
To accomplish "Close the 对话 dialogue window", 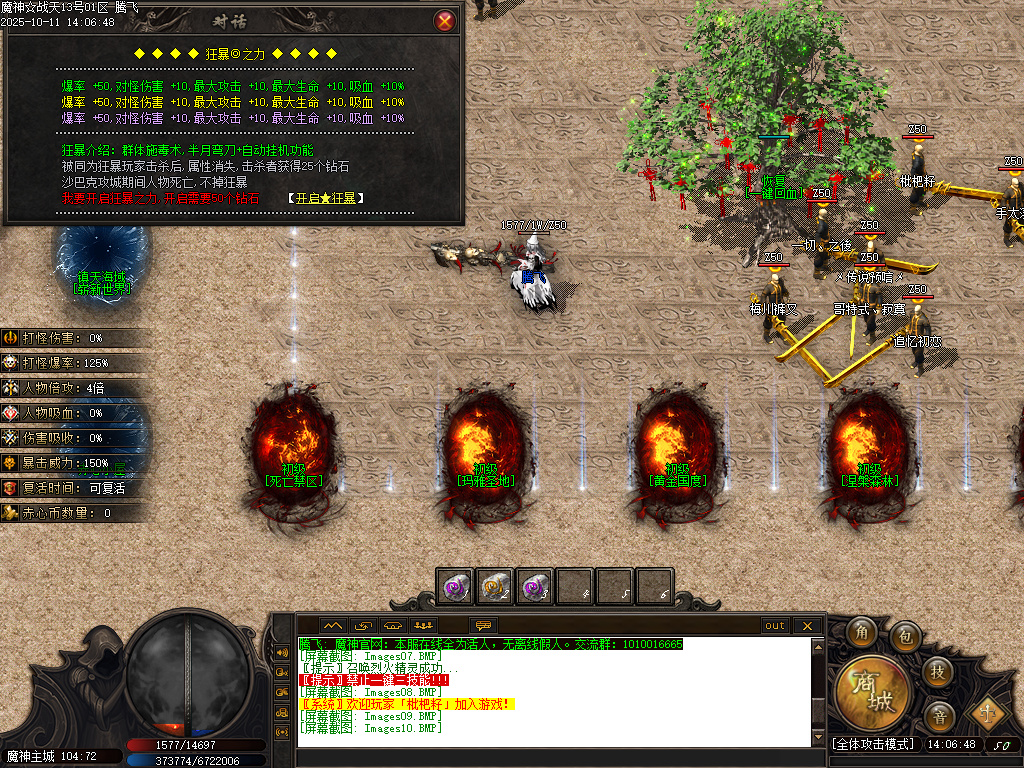I will pos(445,21).
